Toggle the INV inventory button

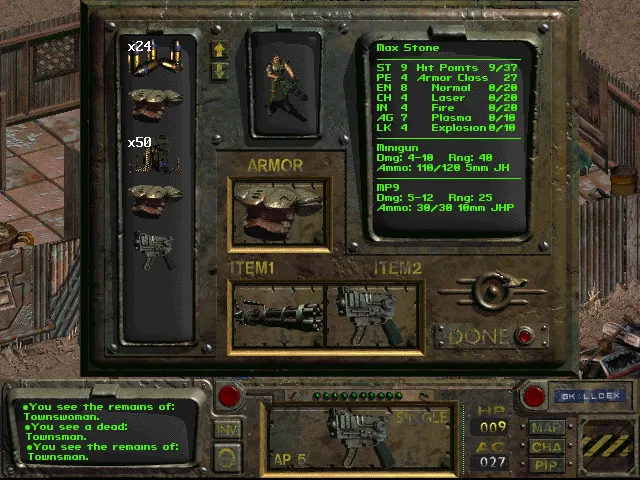click(228, 429)
